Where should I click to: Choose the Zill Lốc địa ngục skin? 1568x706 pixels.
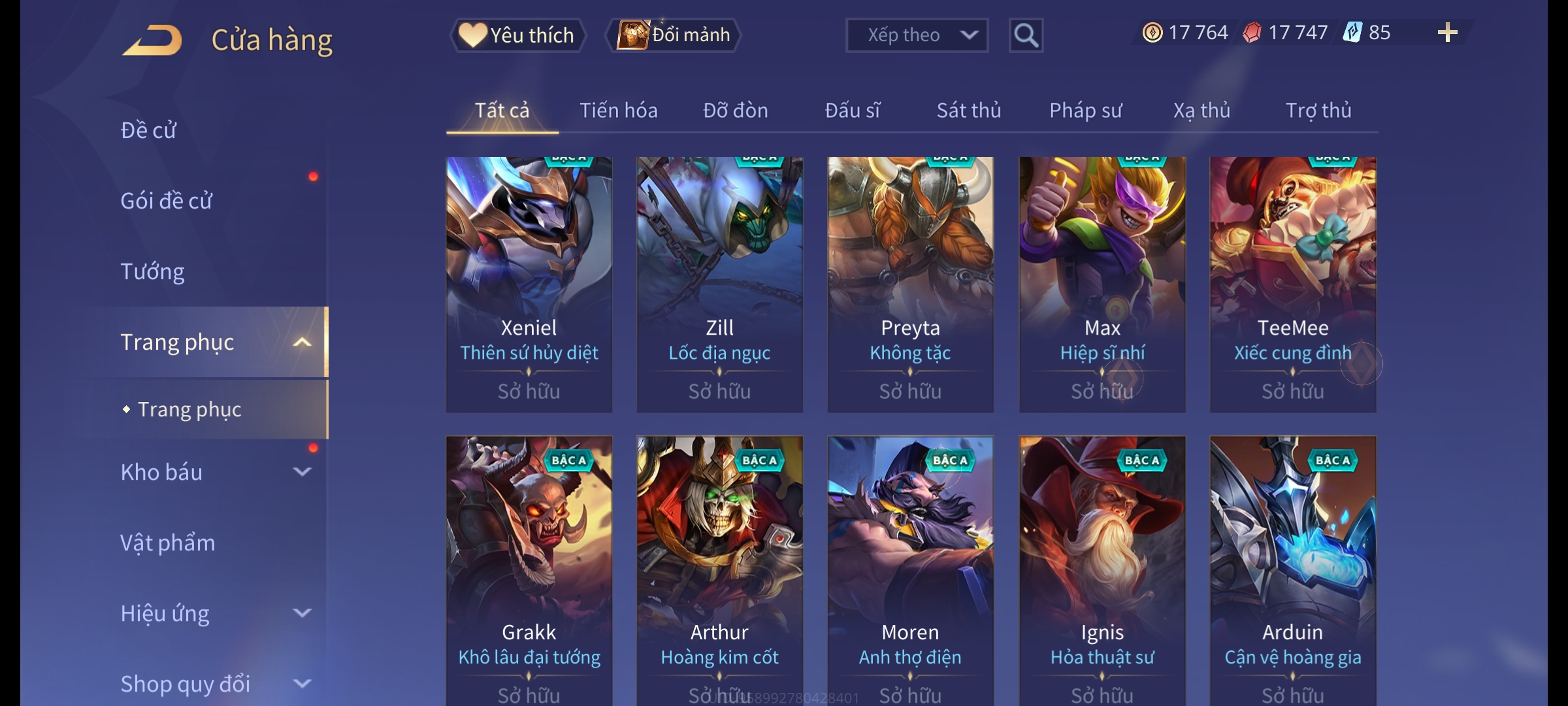click(719, 284)
